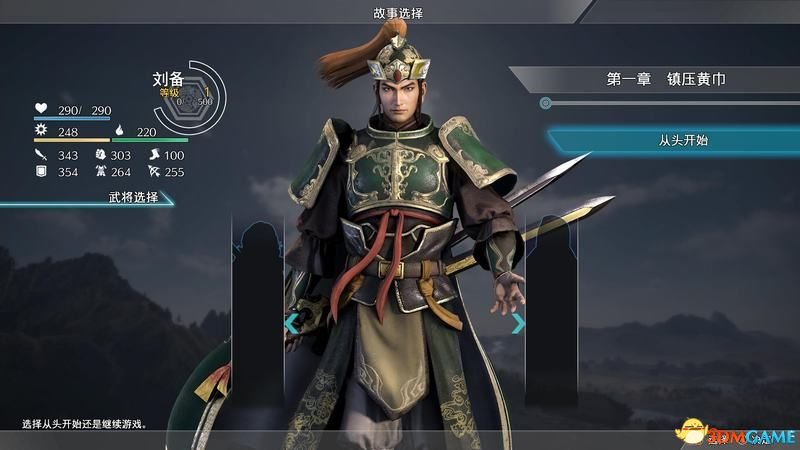The width and height of the screenshot is (800, 450).
Task: Open the 武将选择 officer selection
Action: pyautogui.click(x=133, y=197)
